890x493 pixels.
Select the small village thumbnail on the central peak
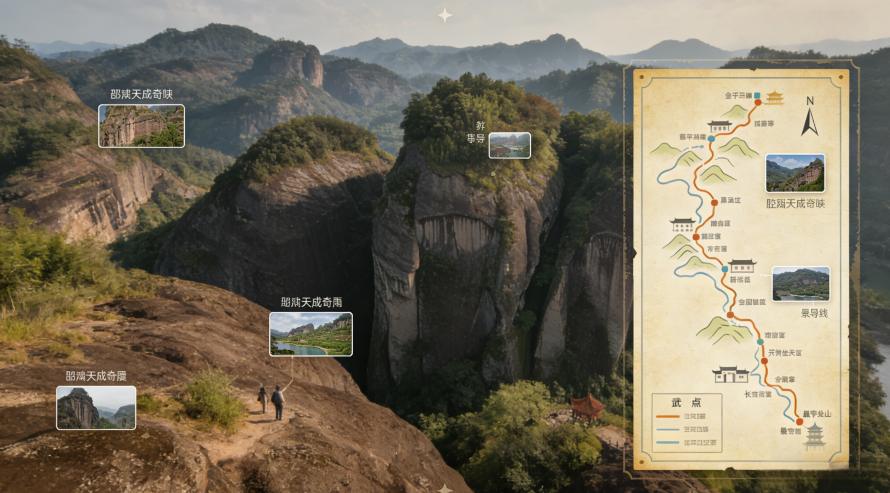pyautogui.click(x=509, y=145)
